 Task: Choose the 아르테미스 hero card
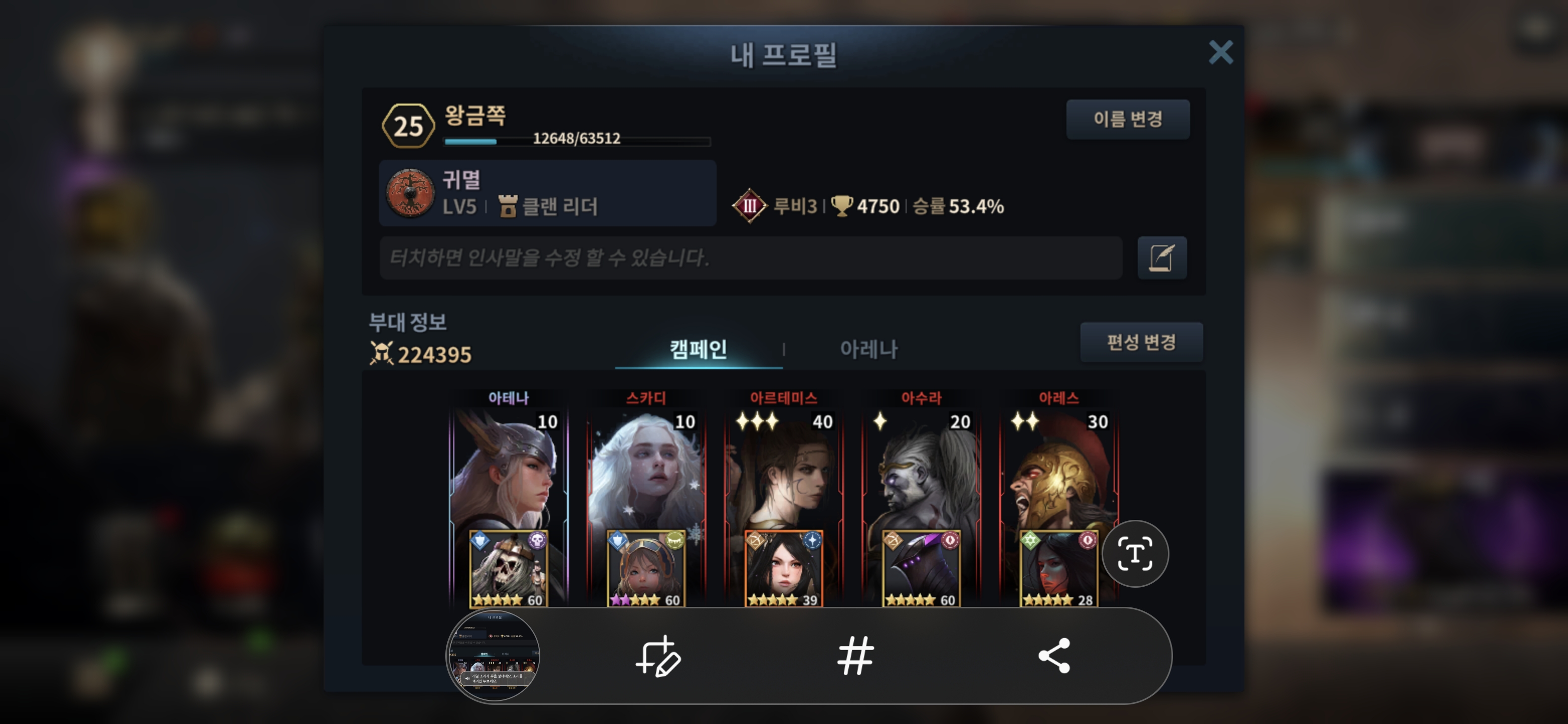783,475
